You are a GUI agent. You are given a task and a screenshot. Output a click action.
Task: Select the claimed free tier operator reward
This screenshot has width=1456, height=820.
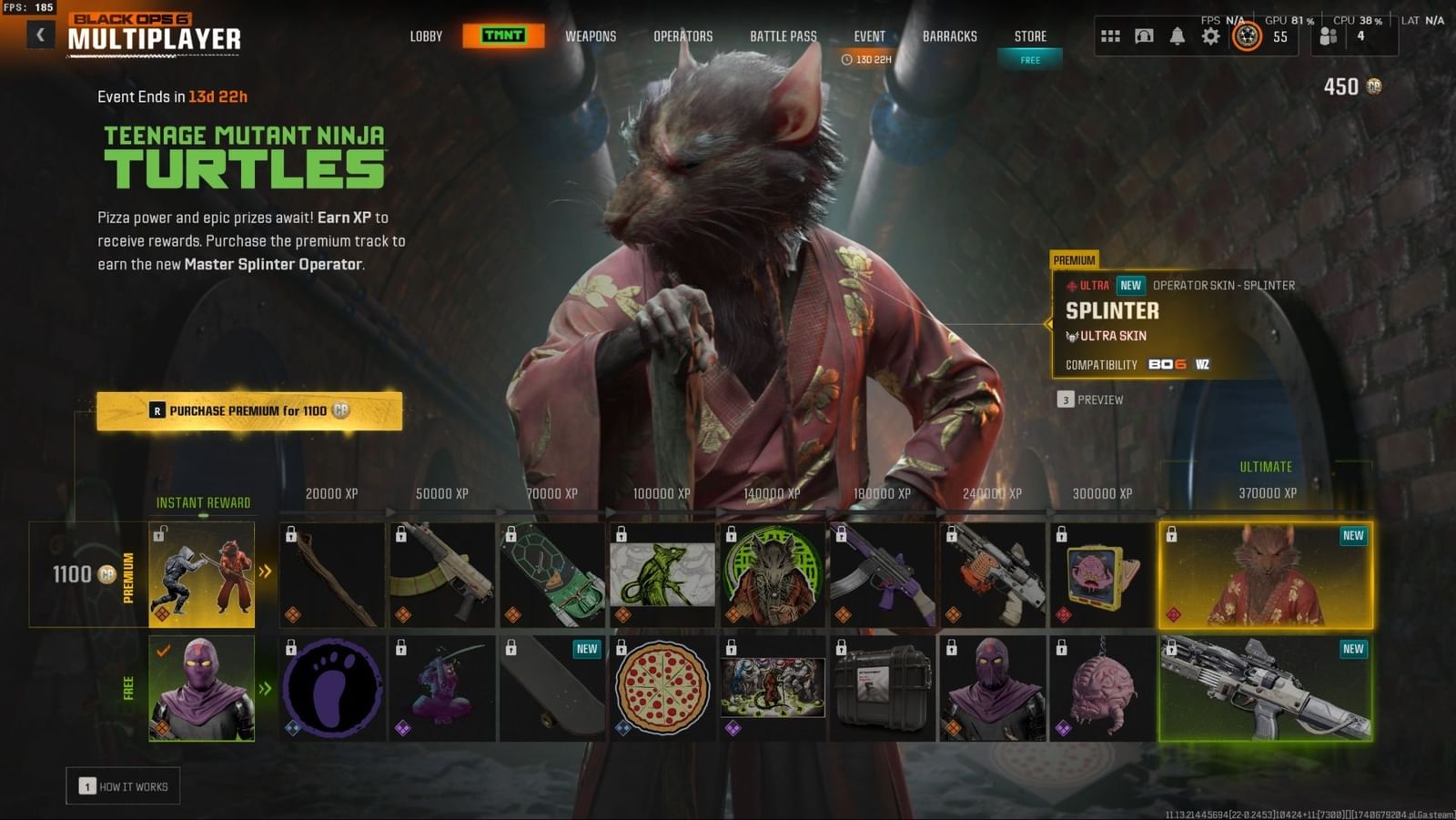(202, 689)
